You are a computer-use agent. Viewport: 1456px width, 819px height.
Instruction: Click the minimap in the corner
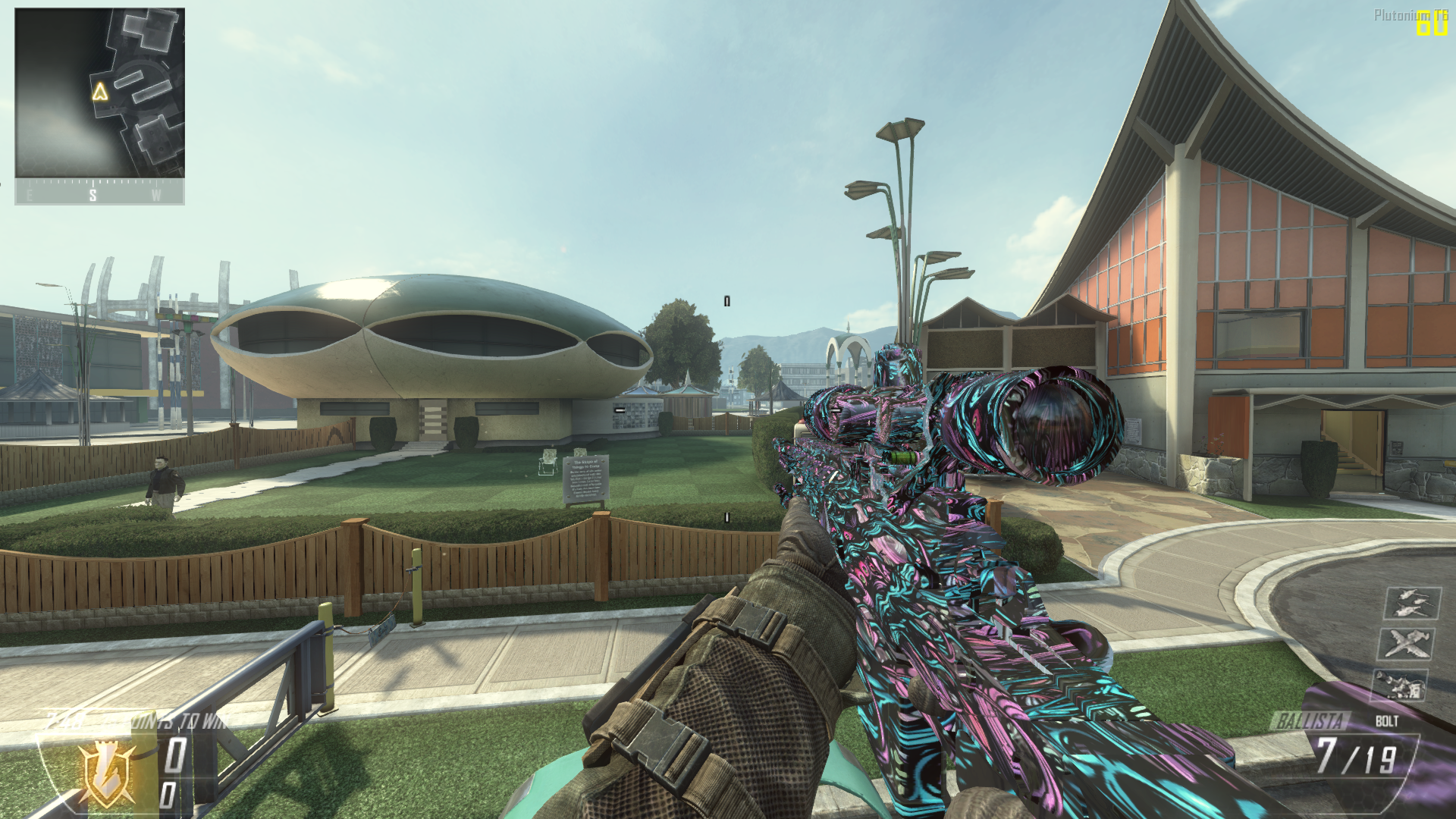pos(99,93)
